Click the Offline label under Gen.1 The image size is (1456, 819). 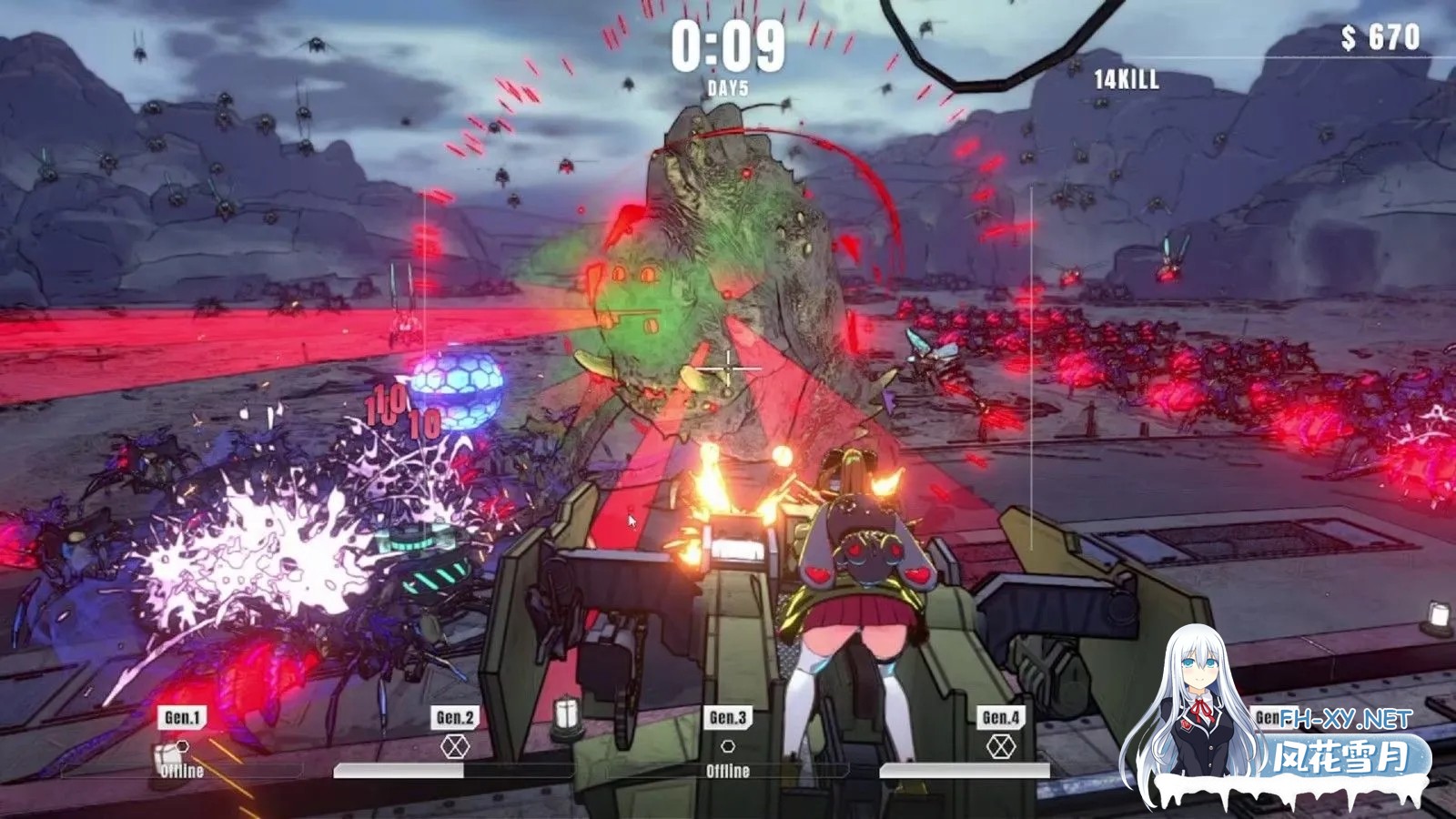(180, 769)
